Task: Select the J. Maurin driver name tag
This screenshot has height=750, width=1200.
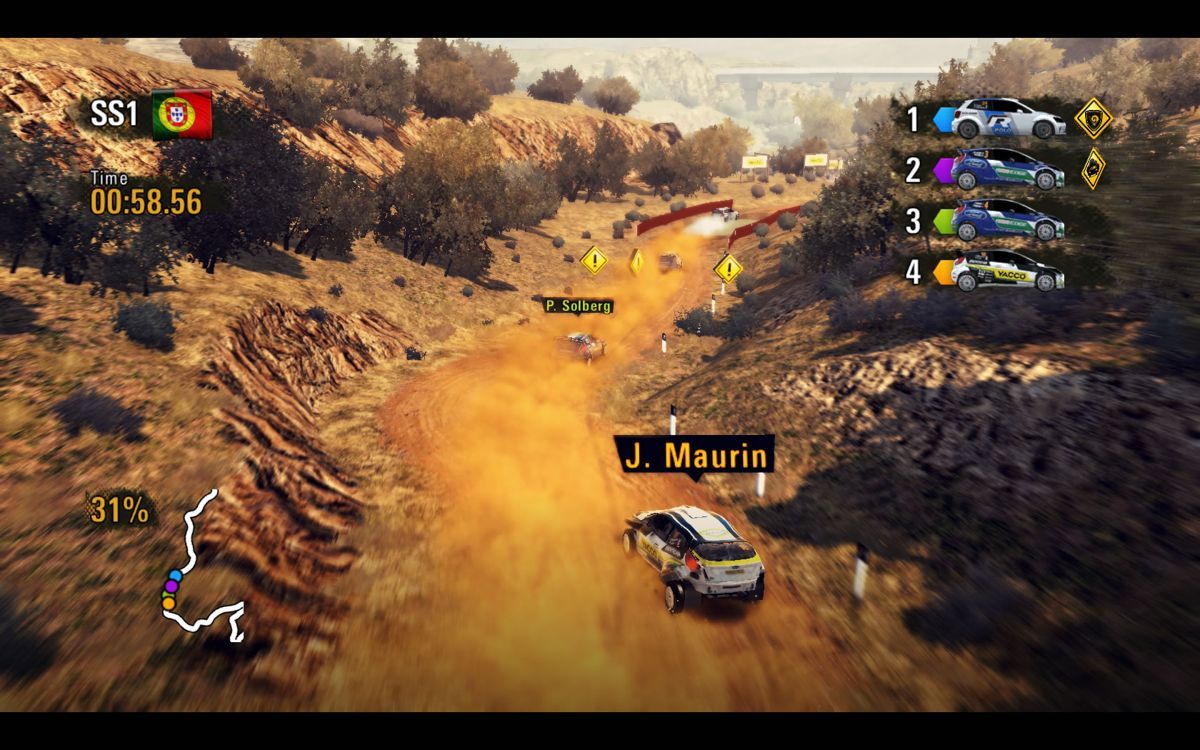Action: 697,457
